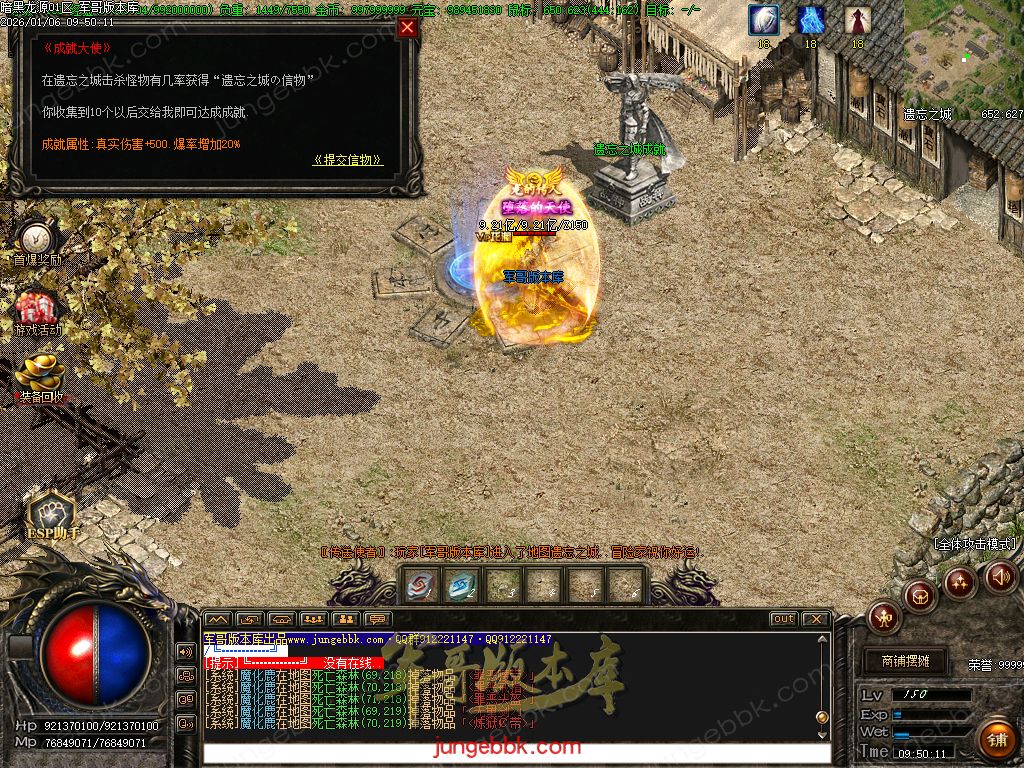Select the blue swirl item in hotbar slot 2
Viewport: 1024px width, 768px height.
tap(461, 584)
